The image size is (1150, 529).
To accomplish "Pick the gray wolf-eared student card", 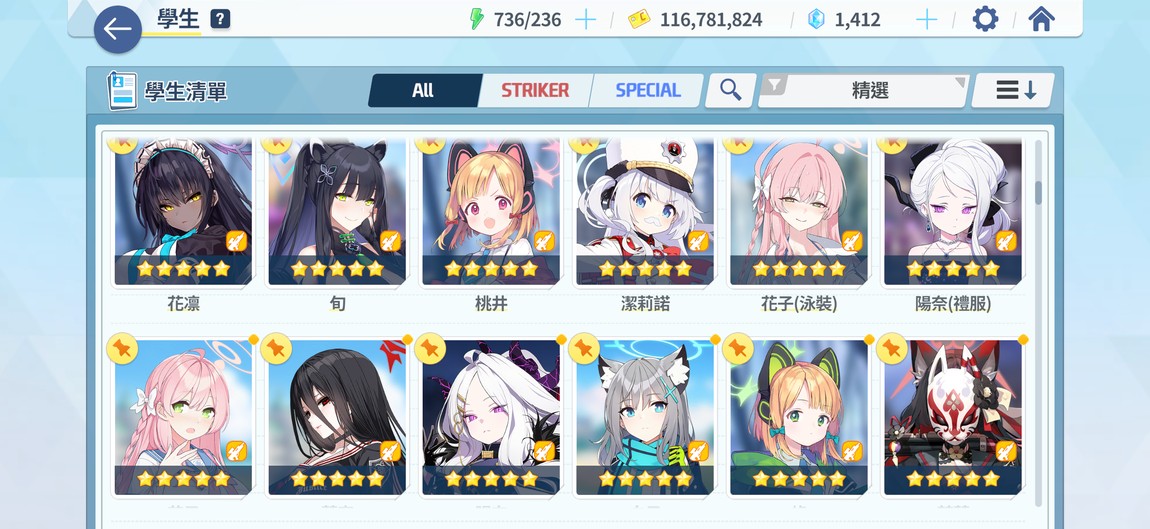I will 645,417.
